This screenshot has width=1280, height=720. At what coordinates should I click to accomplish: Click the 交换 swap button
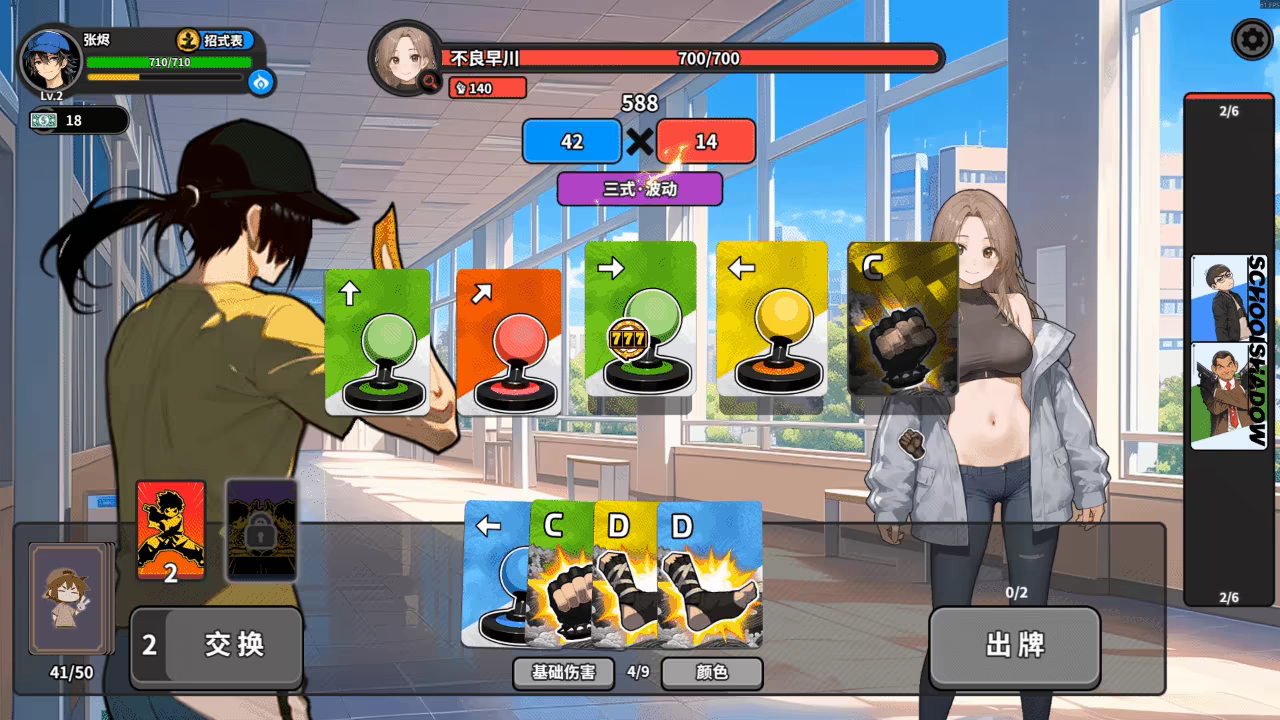217,645
